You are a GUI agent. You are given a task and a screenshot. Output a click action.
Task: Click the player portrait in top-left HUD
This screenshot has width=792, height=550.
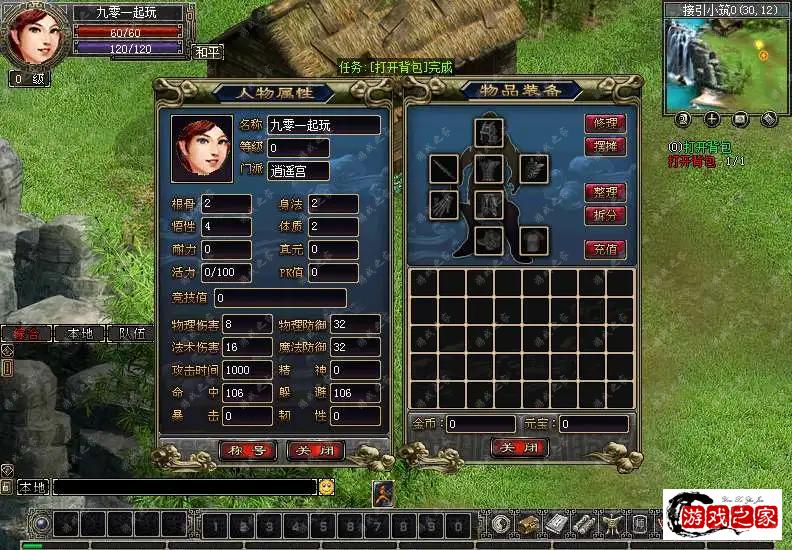click(x=36, y=35)
